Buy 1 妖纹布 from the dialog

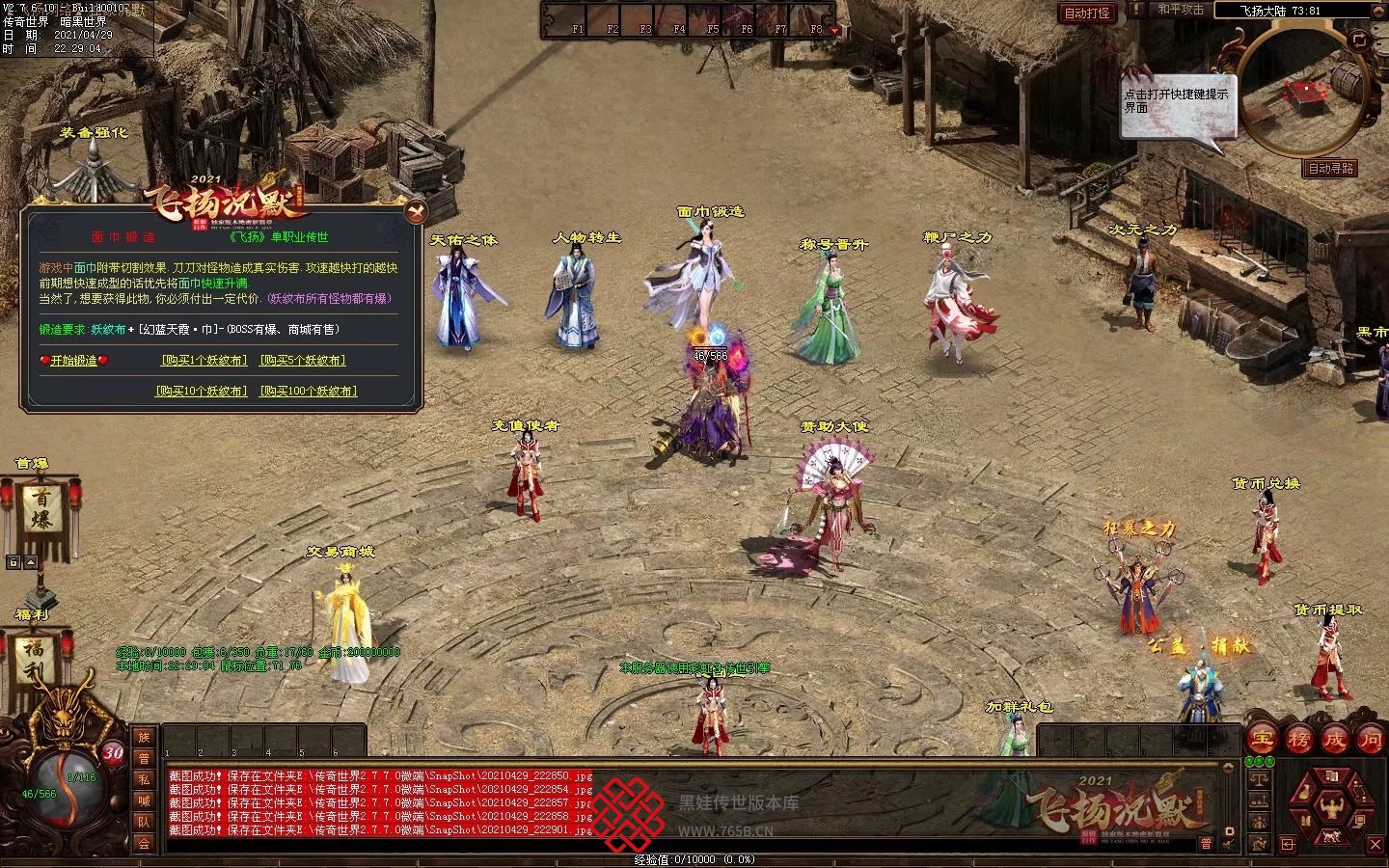204,361
